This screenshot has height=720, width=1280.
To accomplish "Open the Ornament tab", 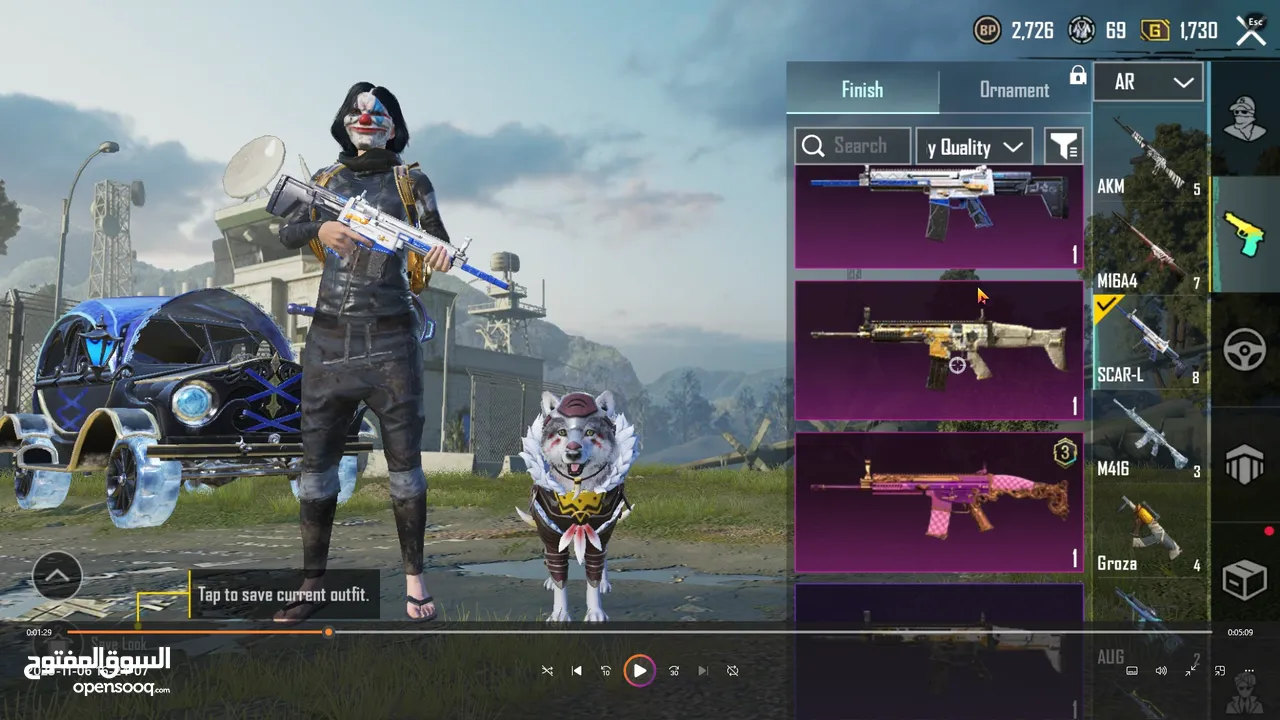I will coord(1014,90).
